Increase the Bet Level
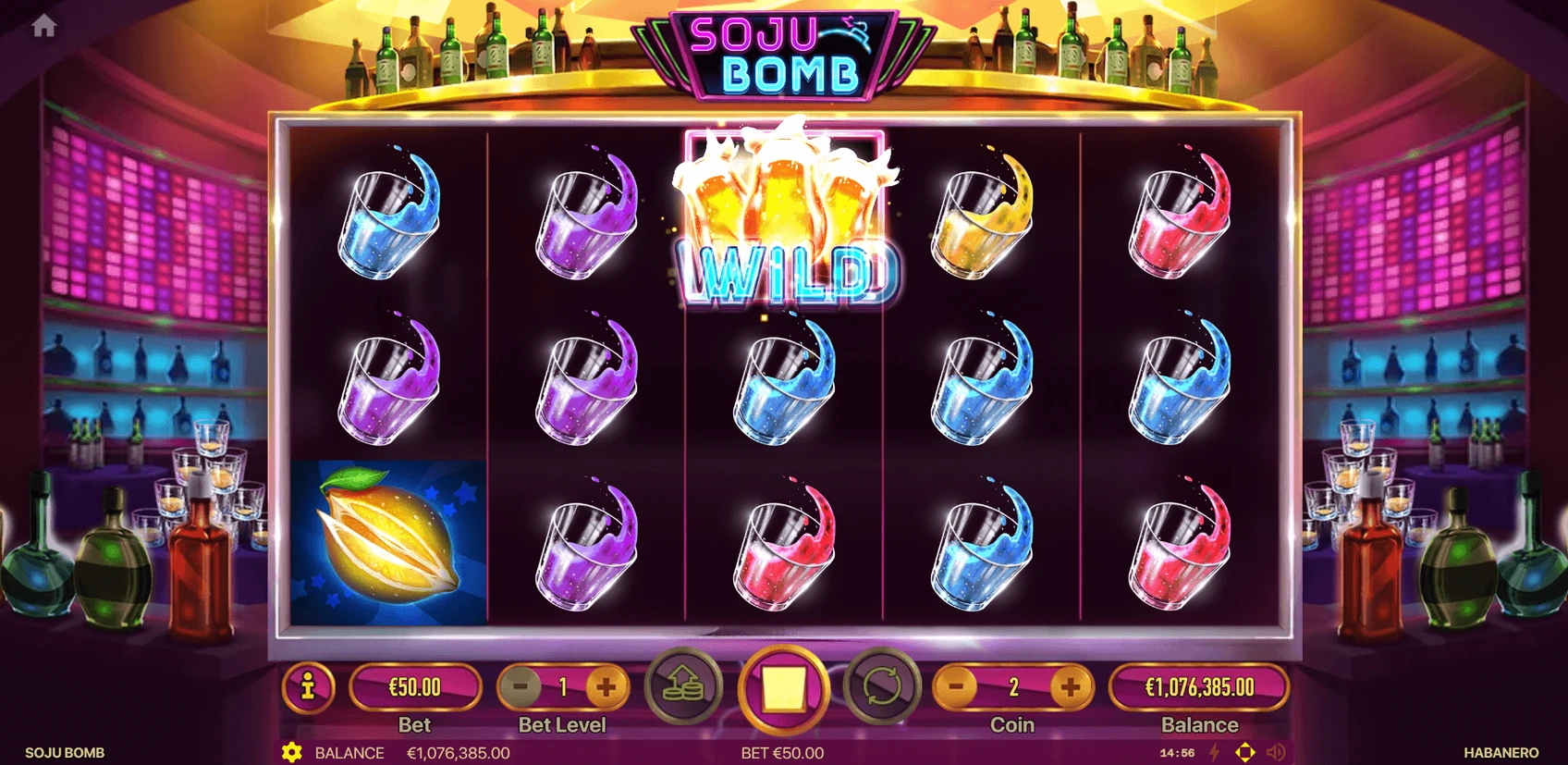 (606, 687)
